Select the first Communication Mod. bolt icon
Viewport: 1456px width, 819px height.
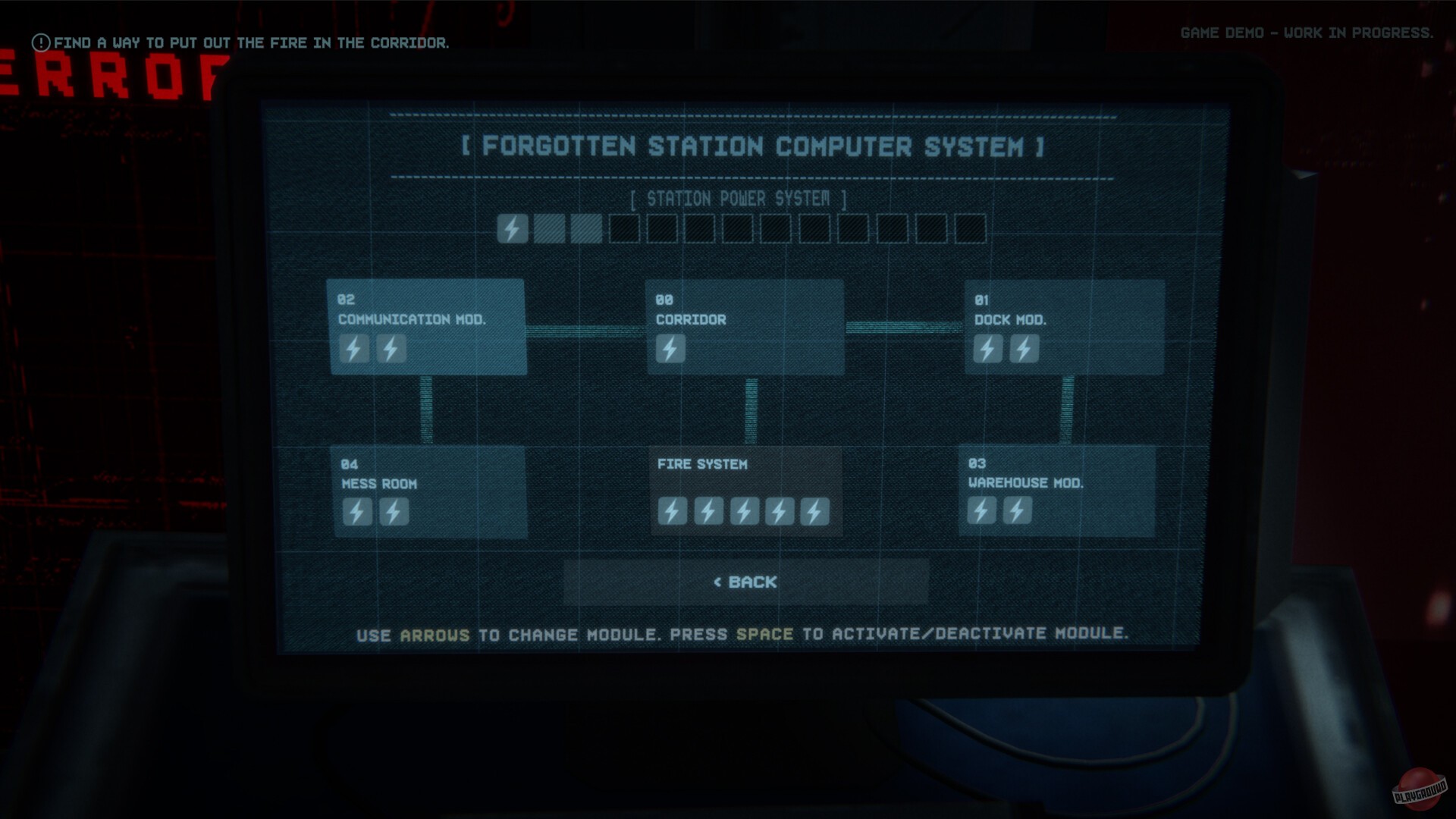tap(353, 349)
